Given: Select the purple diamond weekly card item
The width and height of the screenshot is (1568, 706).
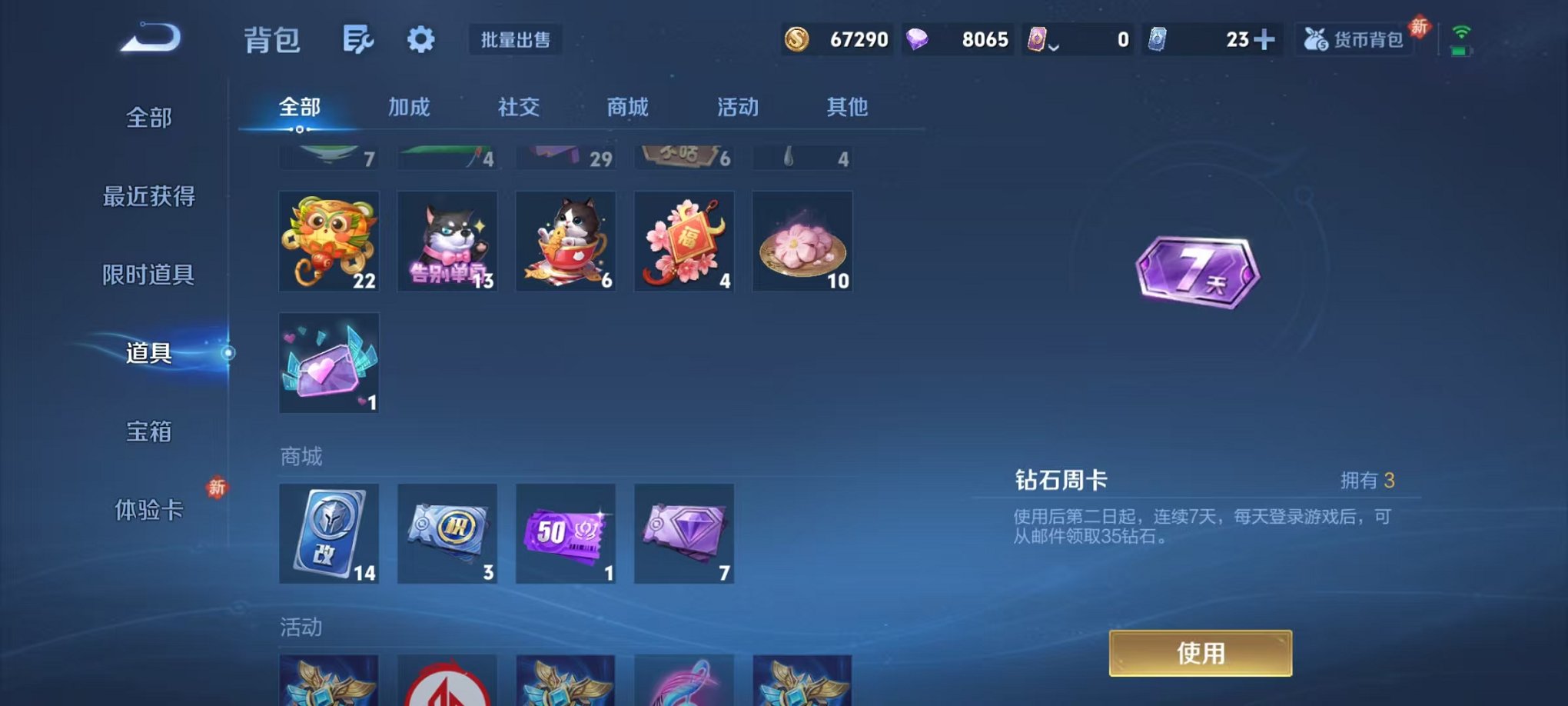Looking at the screenshot, I should 683,533.
